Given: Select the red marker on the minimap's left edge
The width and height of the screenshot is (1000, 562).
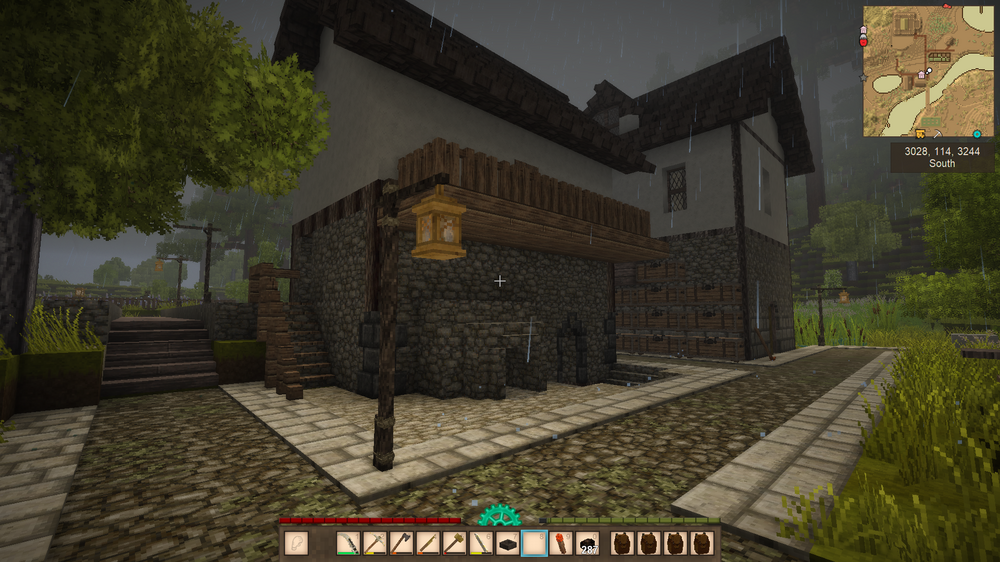Looking at the screenshot, I should [x=863, y=43].
